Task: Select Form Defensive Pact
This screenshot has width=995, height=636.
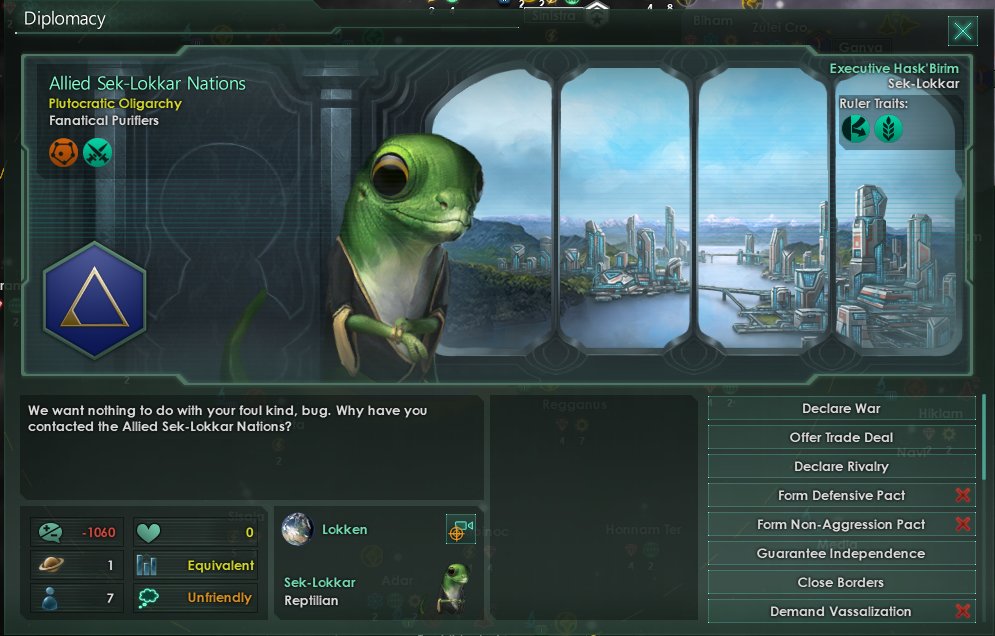Action: [x=841, y=496]
